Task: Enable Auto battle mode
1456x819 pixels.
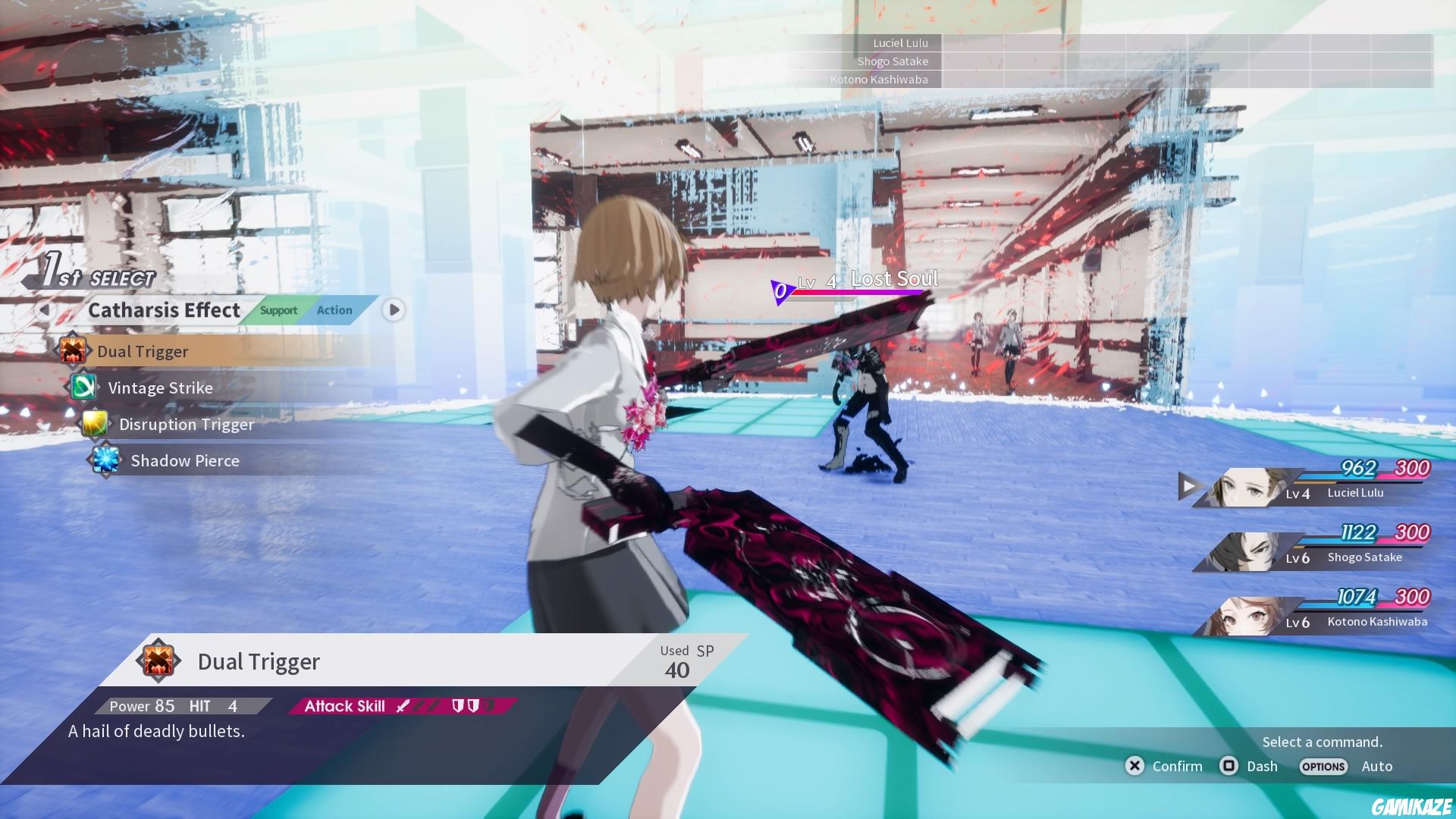Action: pos(1377,766)
